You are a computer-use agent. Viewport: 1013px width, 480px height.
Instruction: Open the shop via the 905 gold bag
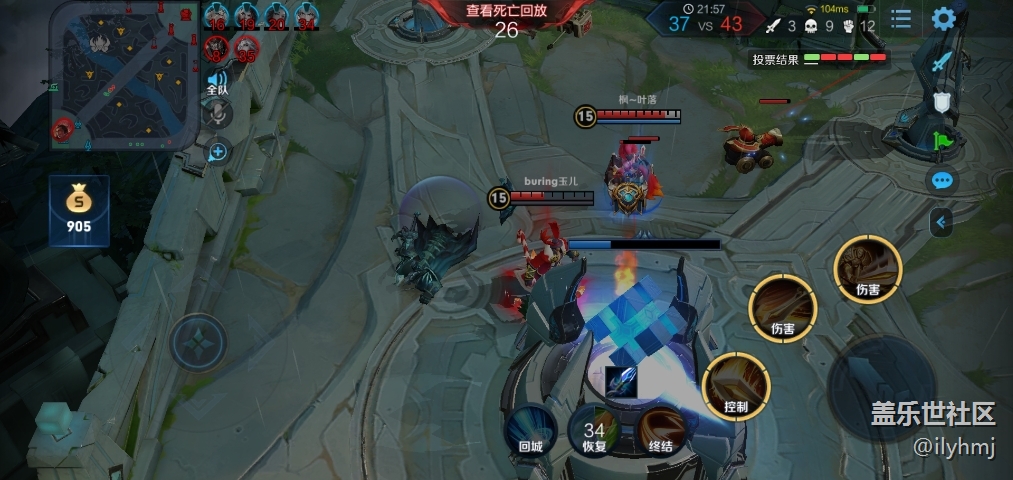[79, 210]
